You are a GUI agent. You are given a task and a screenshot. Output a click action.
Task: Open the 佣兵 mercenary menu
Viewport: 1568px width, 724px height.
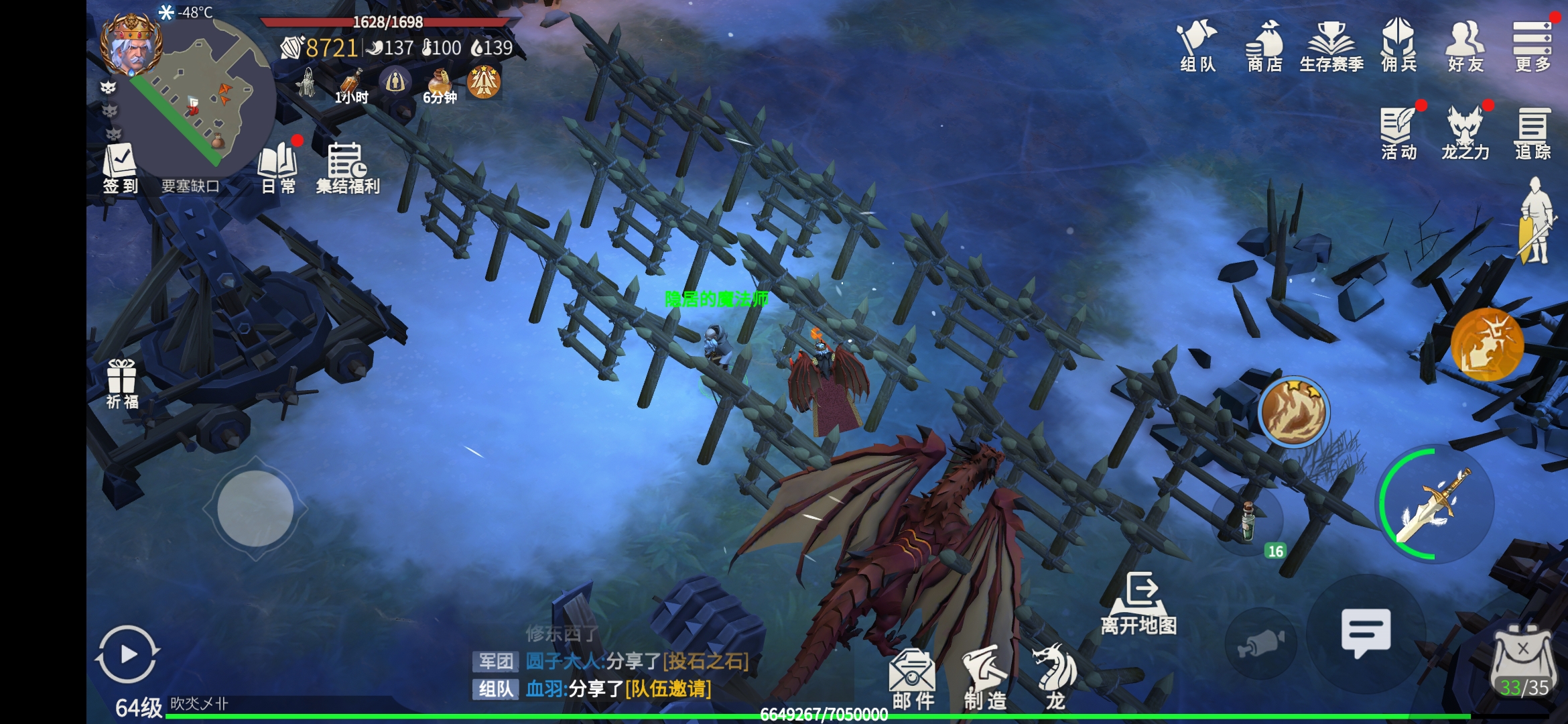(1398, 46)
